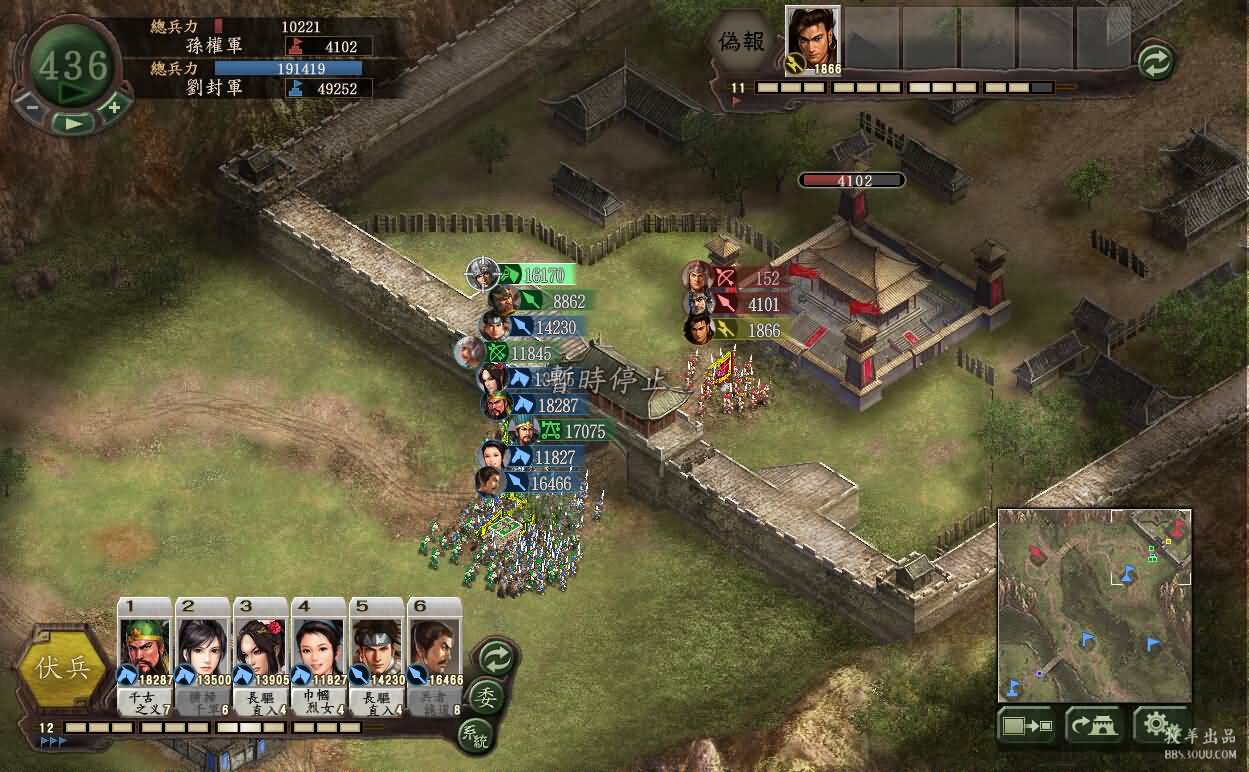
Task: Cycle player officers with the green arrows button
Action: point(495,657)
